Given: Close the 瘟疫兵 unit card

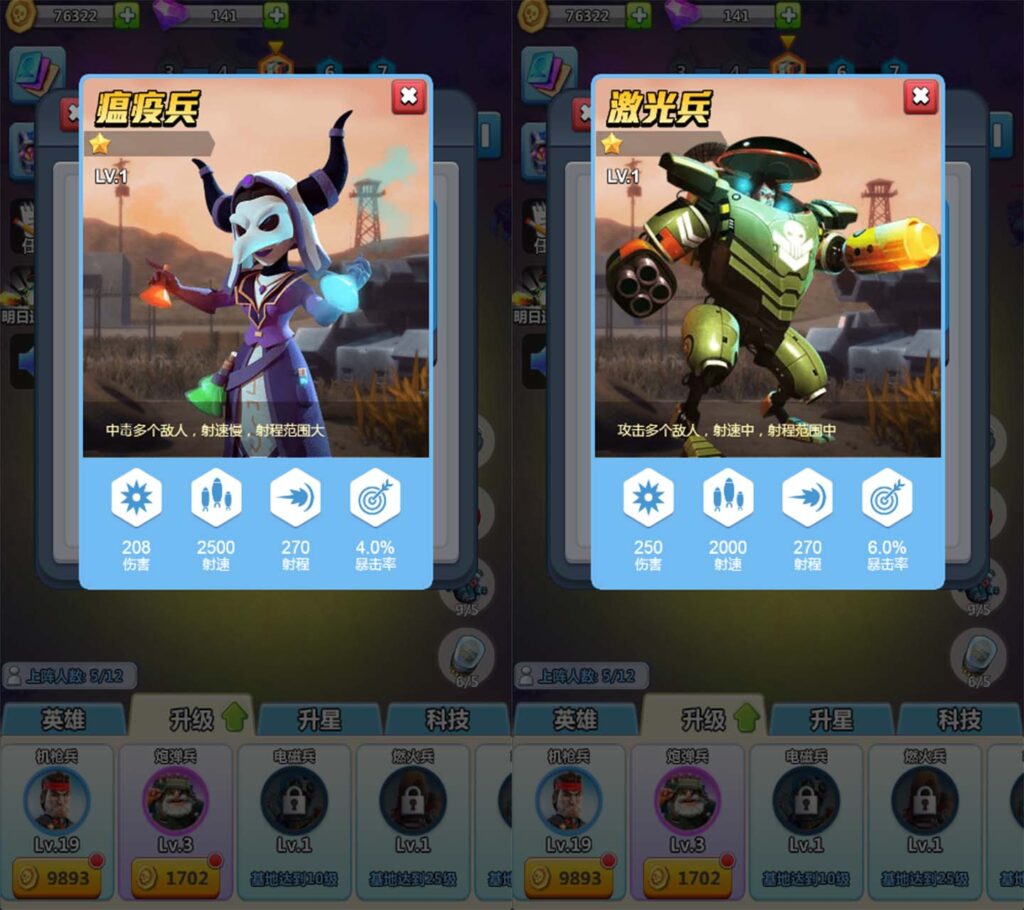Looking at the screenshot, I should click(x=408, y=96).
